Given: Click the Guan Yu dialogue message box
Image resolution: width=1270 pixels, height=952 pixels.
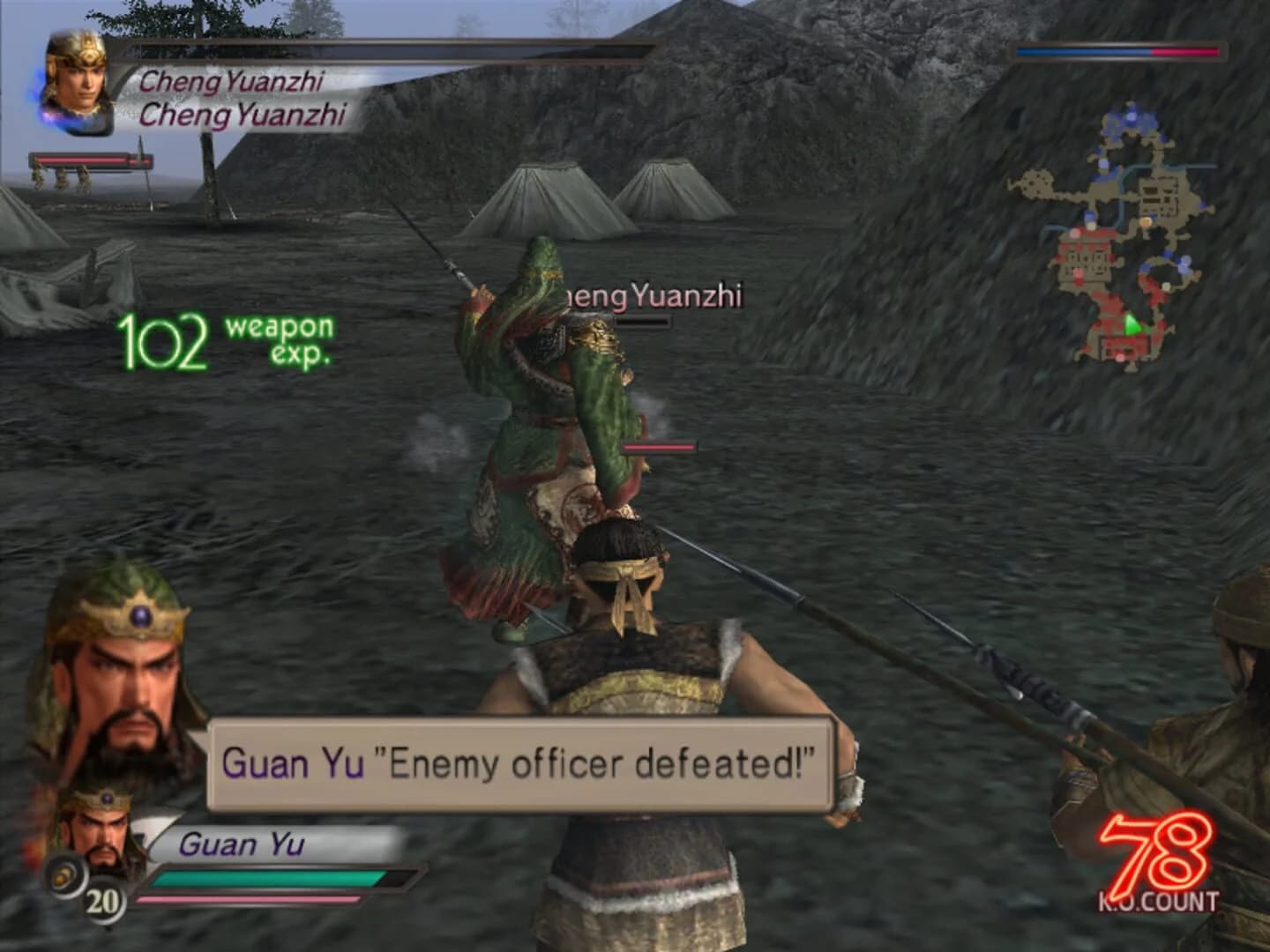Looking at the screenshot, I should (522, 763).
